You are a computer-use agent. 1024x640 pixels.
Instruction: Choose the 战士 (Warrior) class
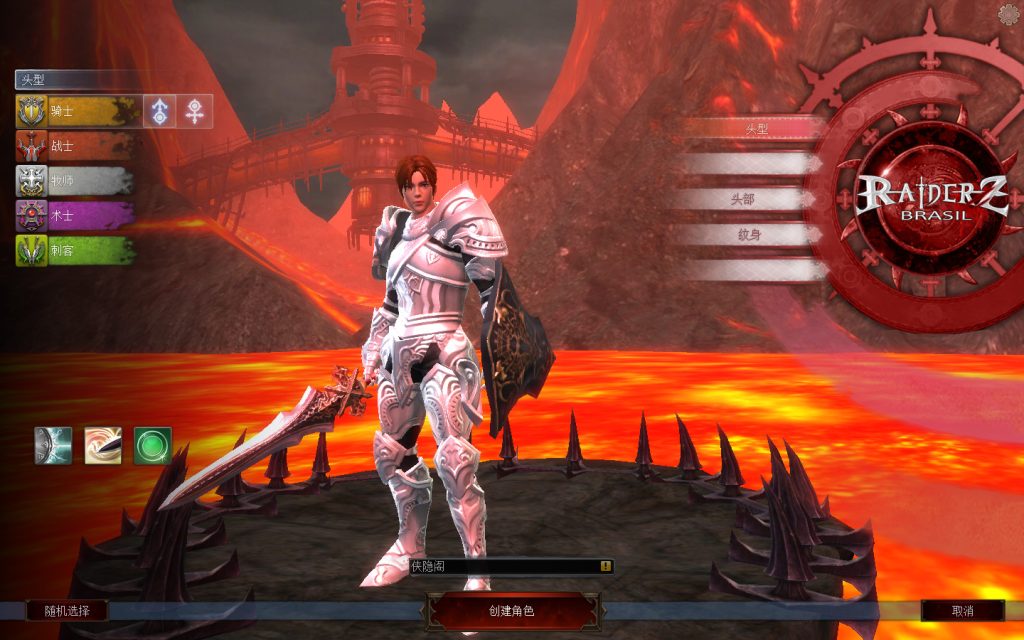tap(75, 146)
